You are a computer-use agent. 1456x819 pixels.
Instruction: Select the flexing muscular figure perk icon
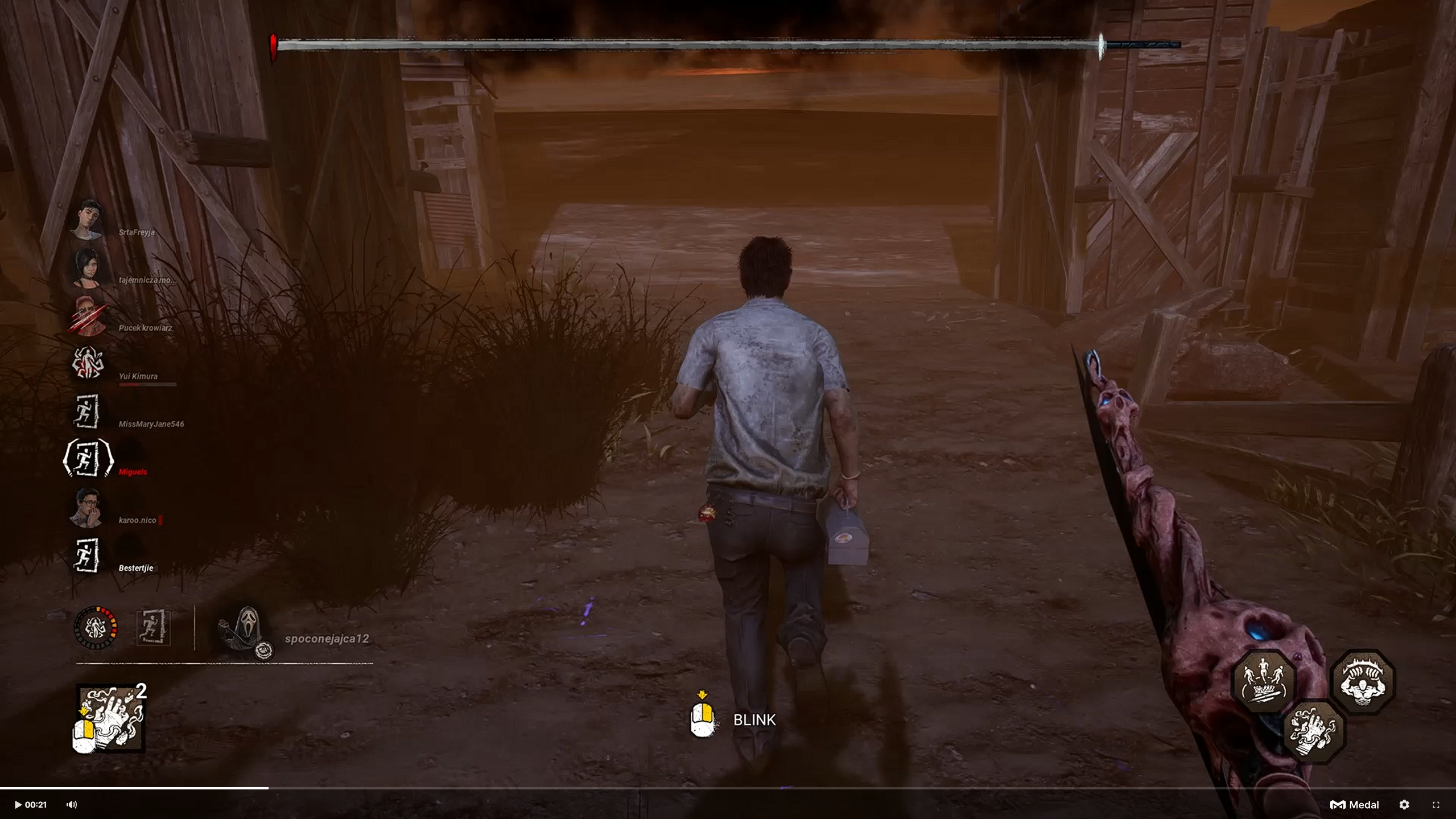1363,681
